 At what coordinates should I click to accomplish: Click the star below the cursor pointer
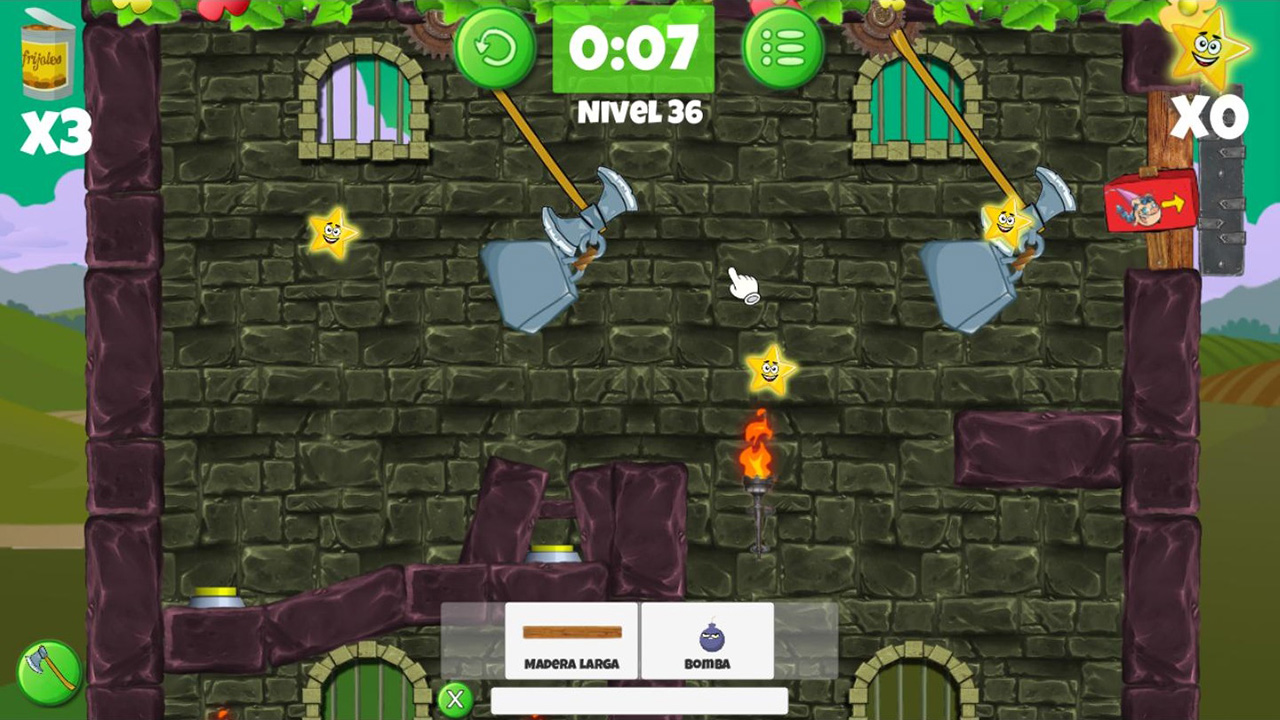[x=769, y=369]
